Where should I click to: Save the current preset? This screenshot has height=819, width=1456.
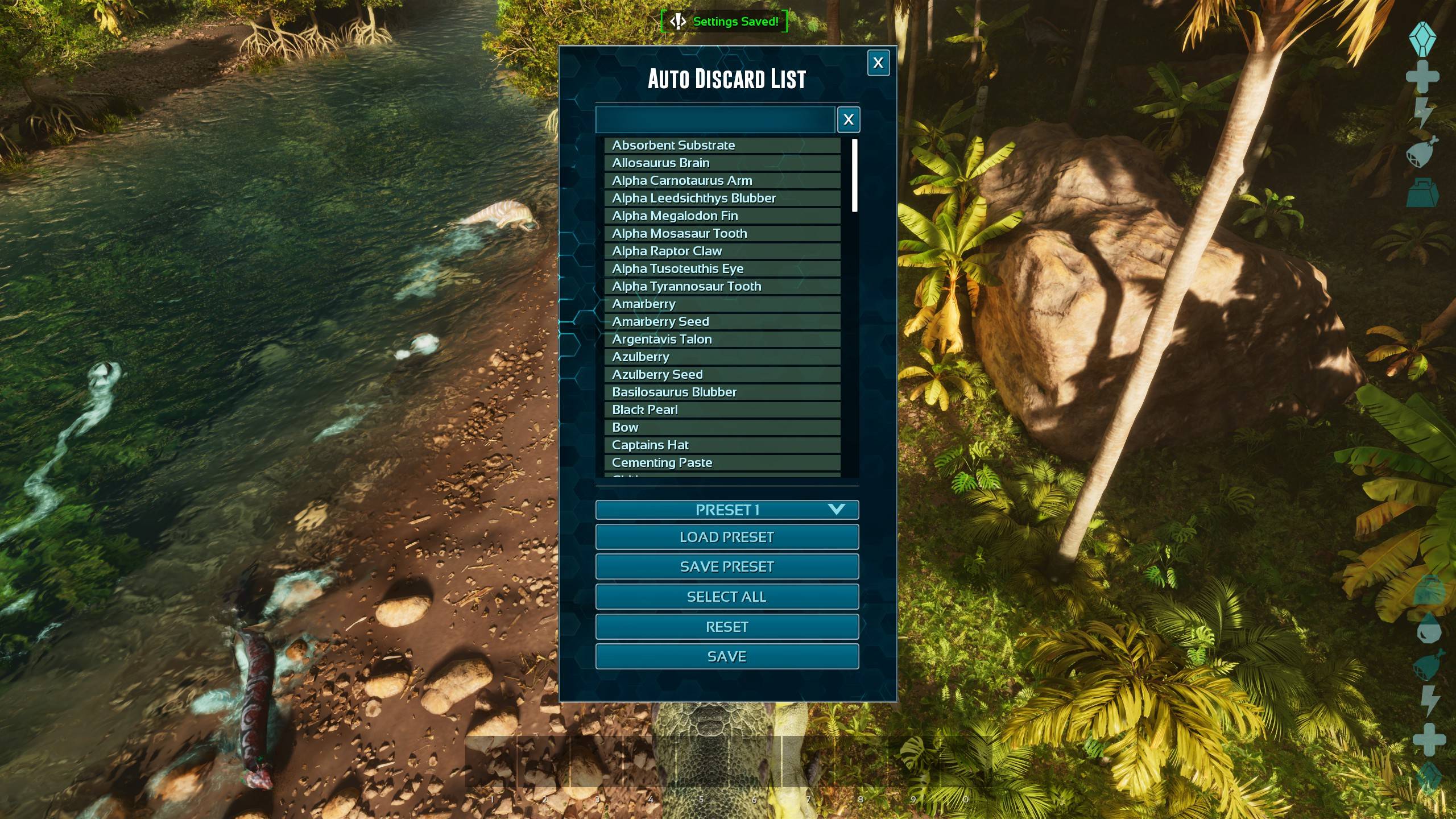tap(727, 566)
